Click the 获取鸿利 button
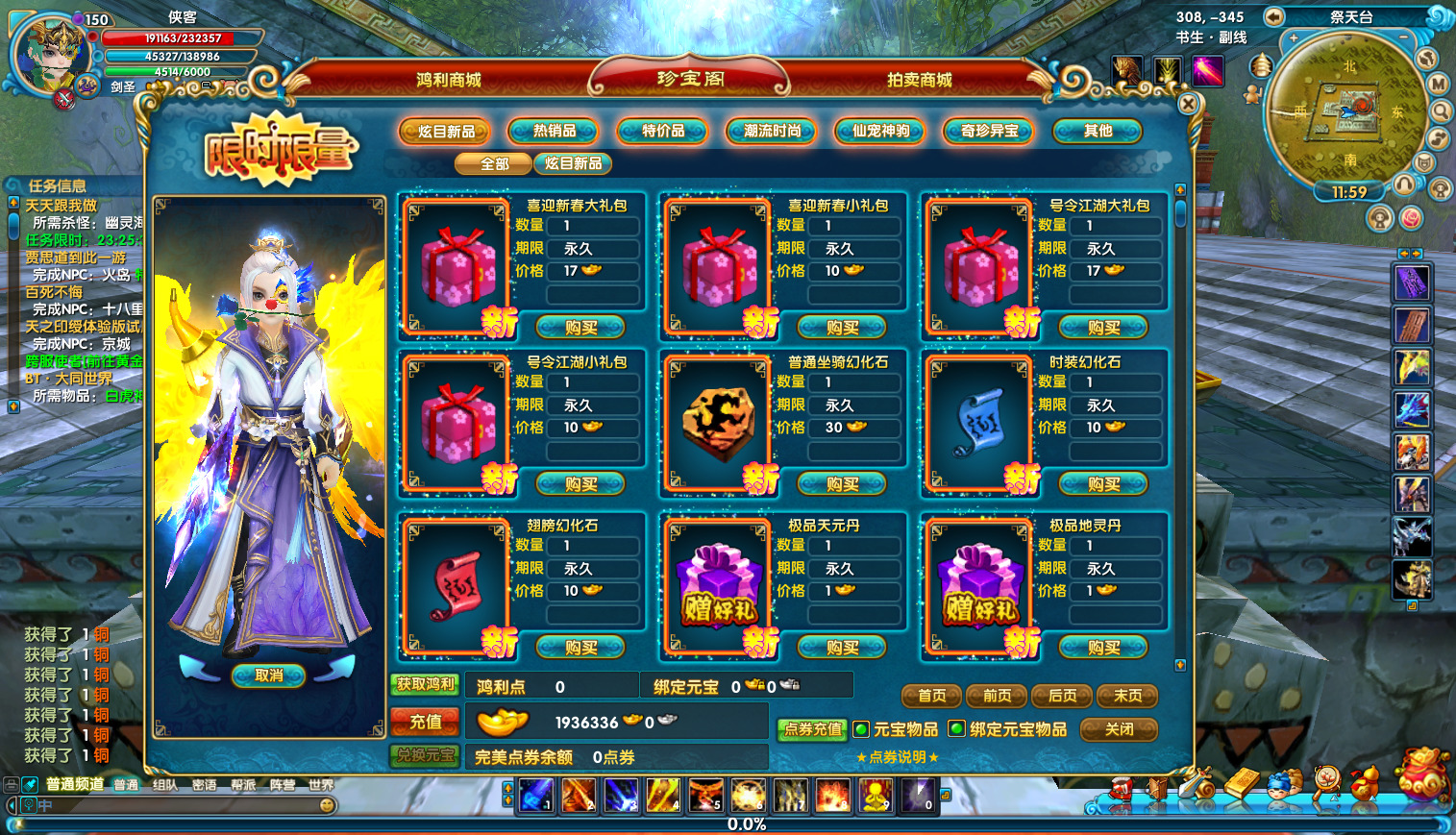The image size is (1456, 835). [426, 684]
